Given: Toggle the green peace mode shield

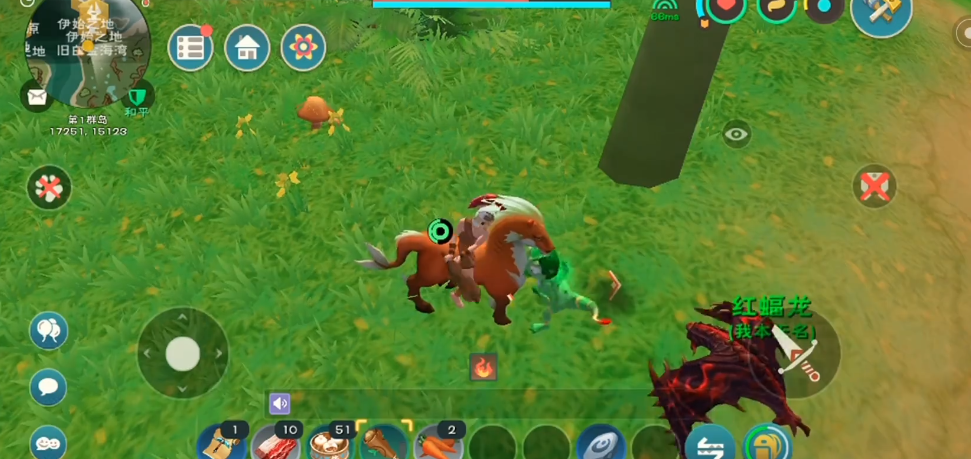Looking at the screenshot, I should [136, 97].
